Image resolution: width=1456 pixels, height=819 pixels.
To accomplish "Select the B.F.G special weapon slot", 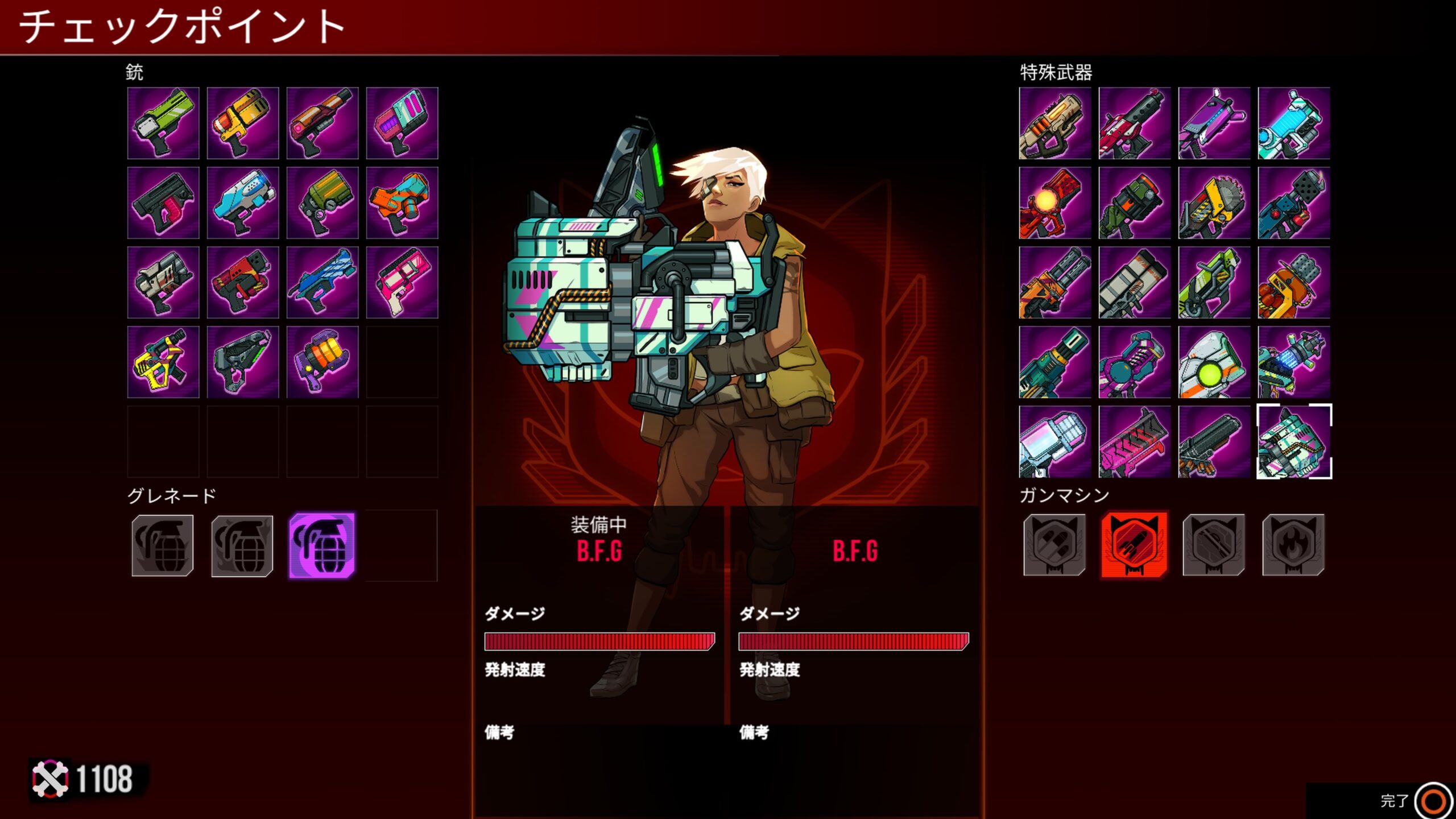I will tap(1294, 441).
